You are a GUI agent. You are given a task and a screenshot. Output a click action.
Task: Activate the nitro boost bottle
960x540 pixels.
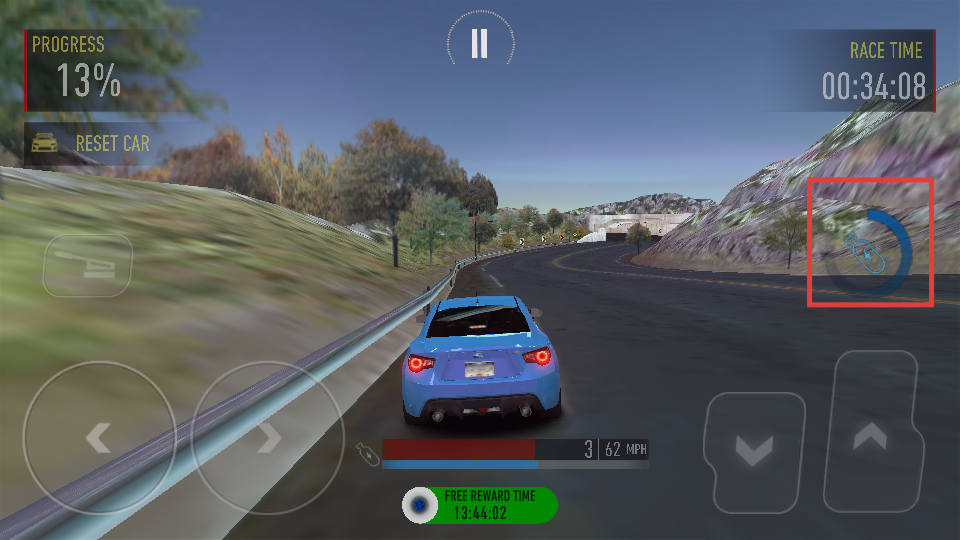869,255
